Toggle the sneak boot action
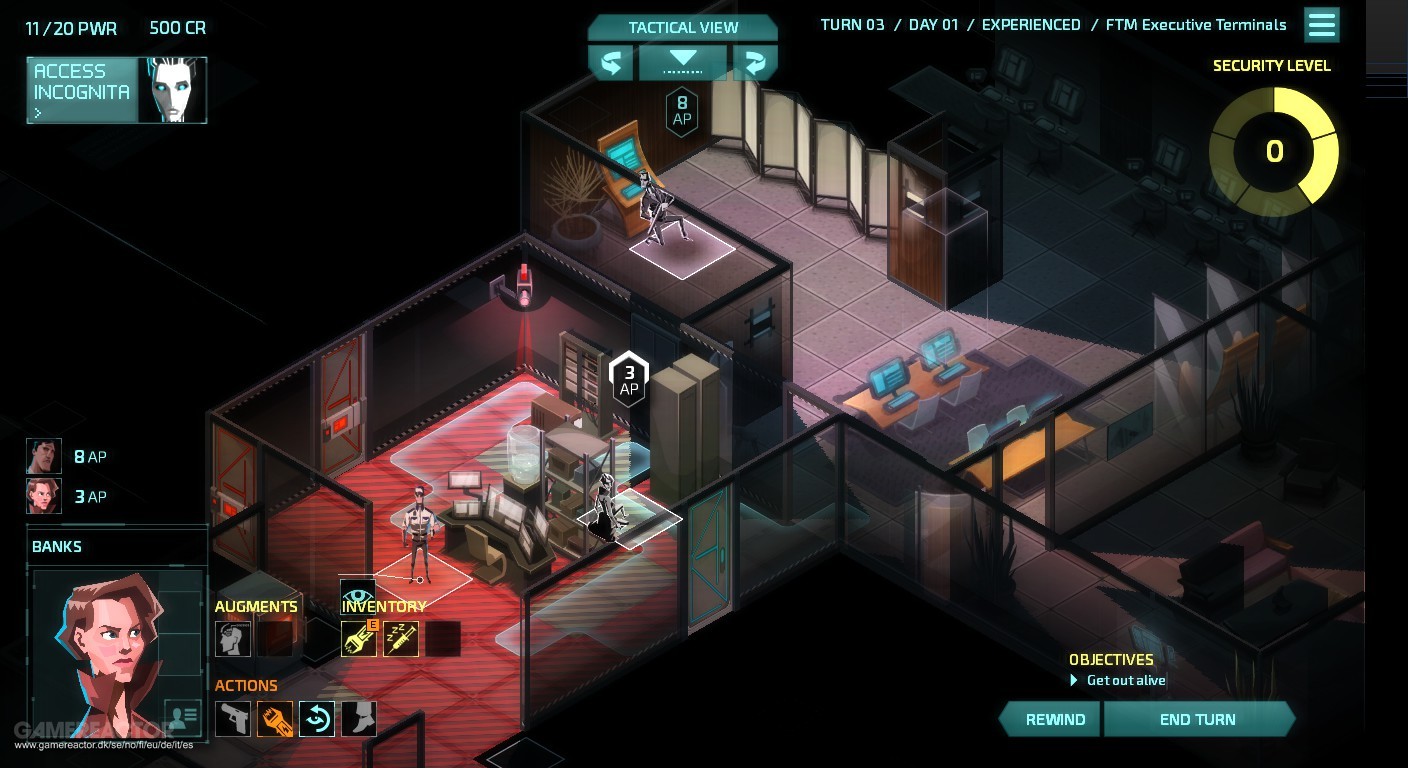Screen dimensions: 1408x768 pos(359,718)
